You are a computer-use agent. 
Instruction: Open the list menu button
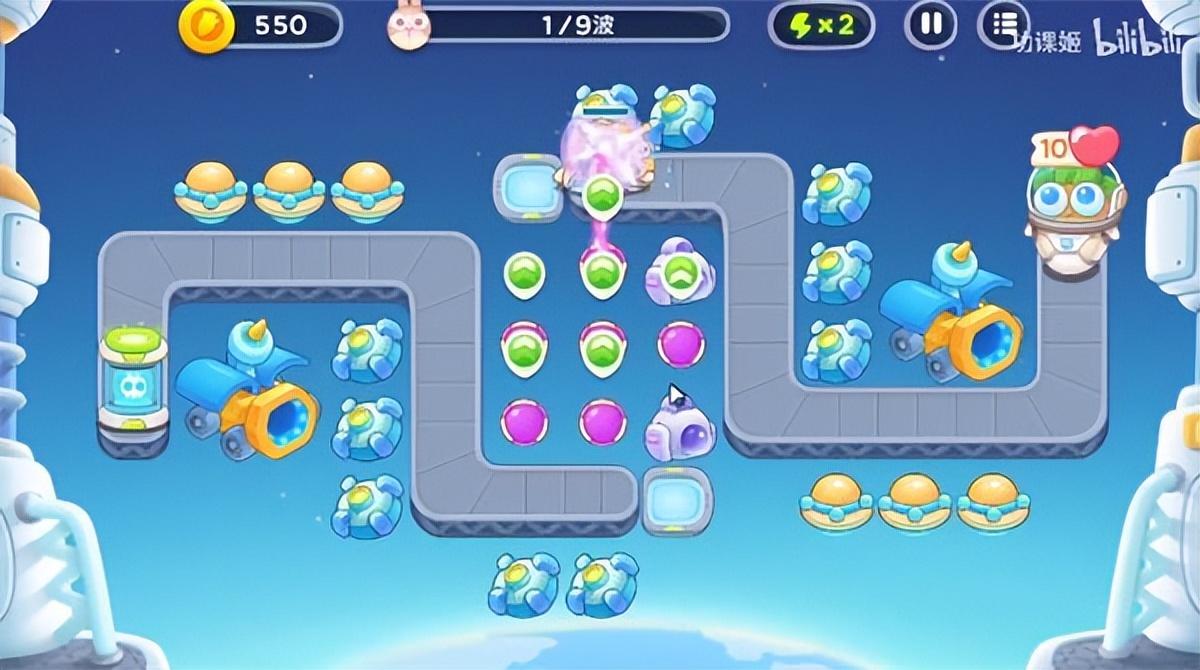click(x=1003, y=25)
